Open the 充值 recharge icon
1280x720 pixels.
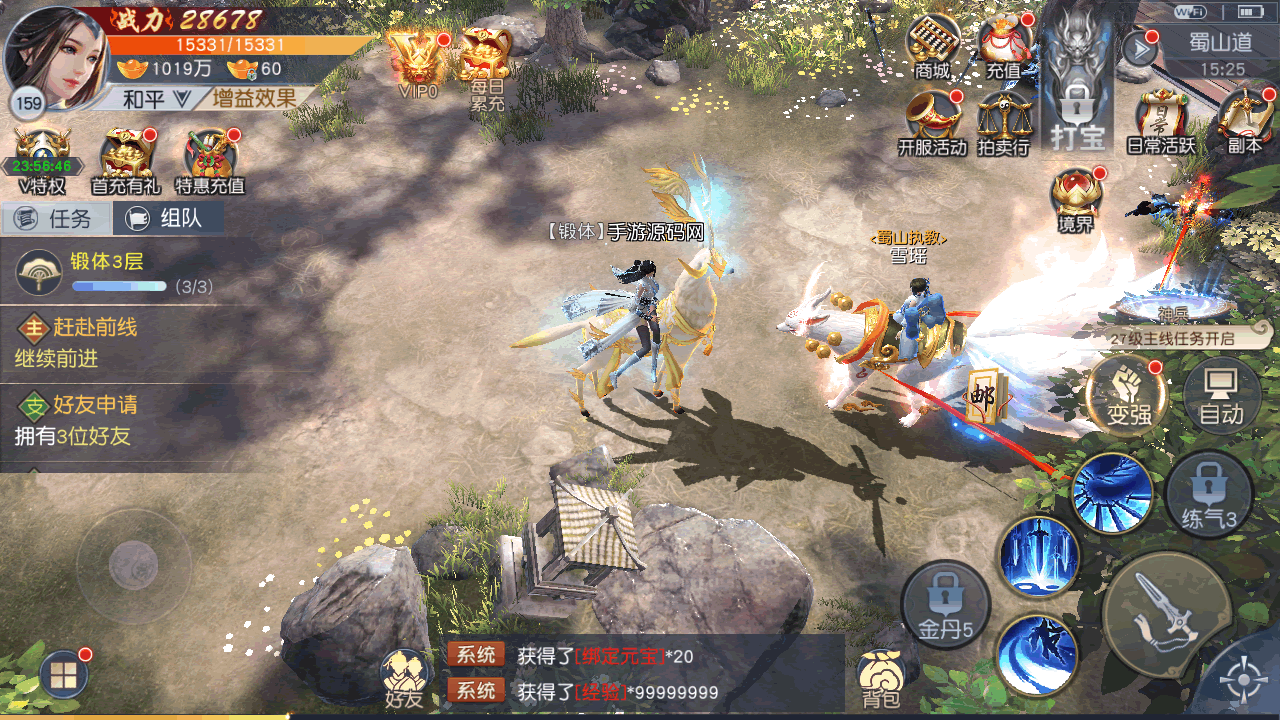tap(1004, 48)
